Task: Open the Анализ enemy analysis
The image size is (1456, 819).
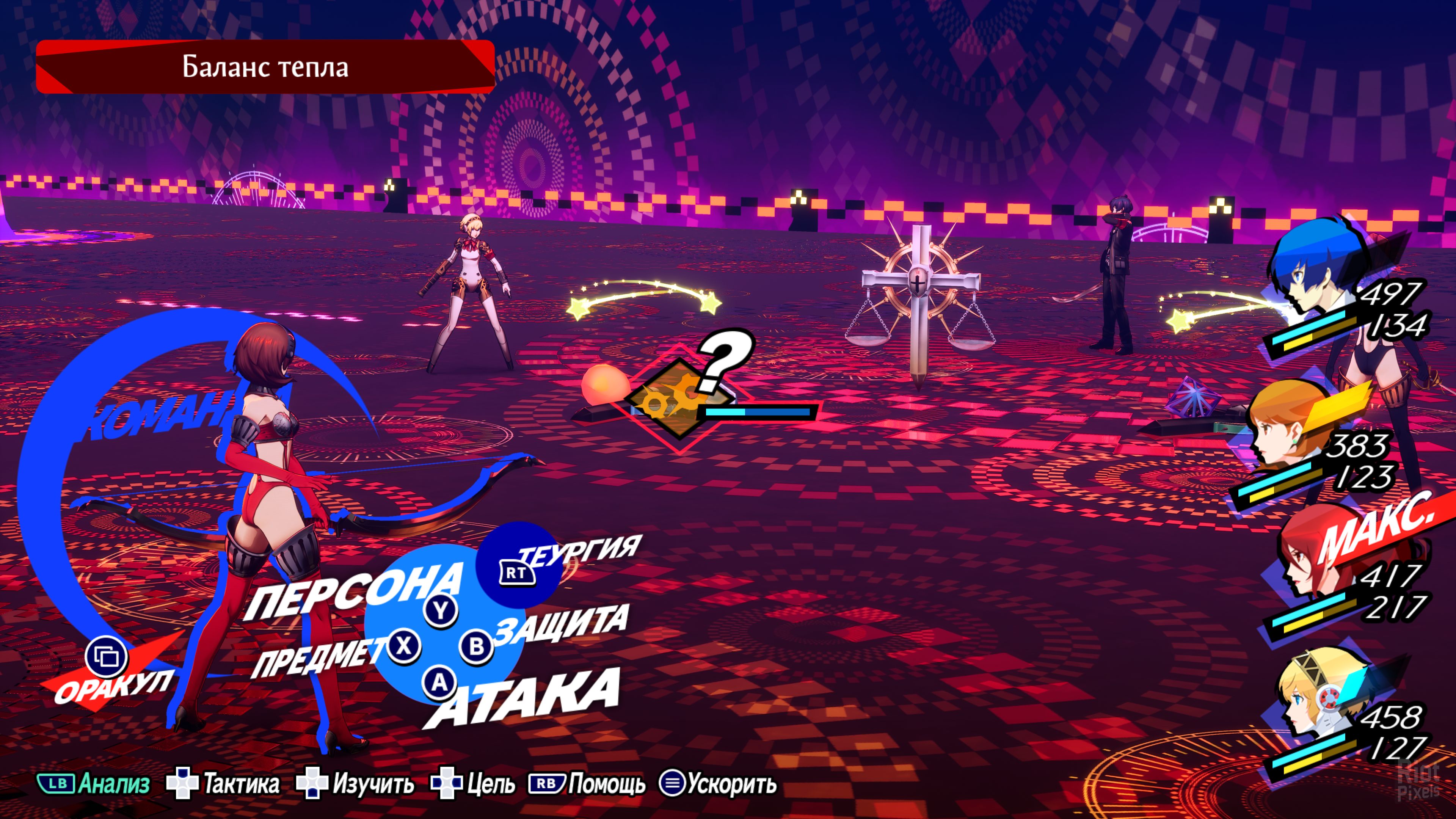Action: tap(94, 784)
